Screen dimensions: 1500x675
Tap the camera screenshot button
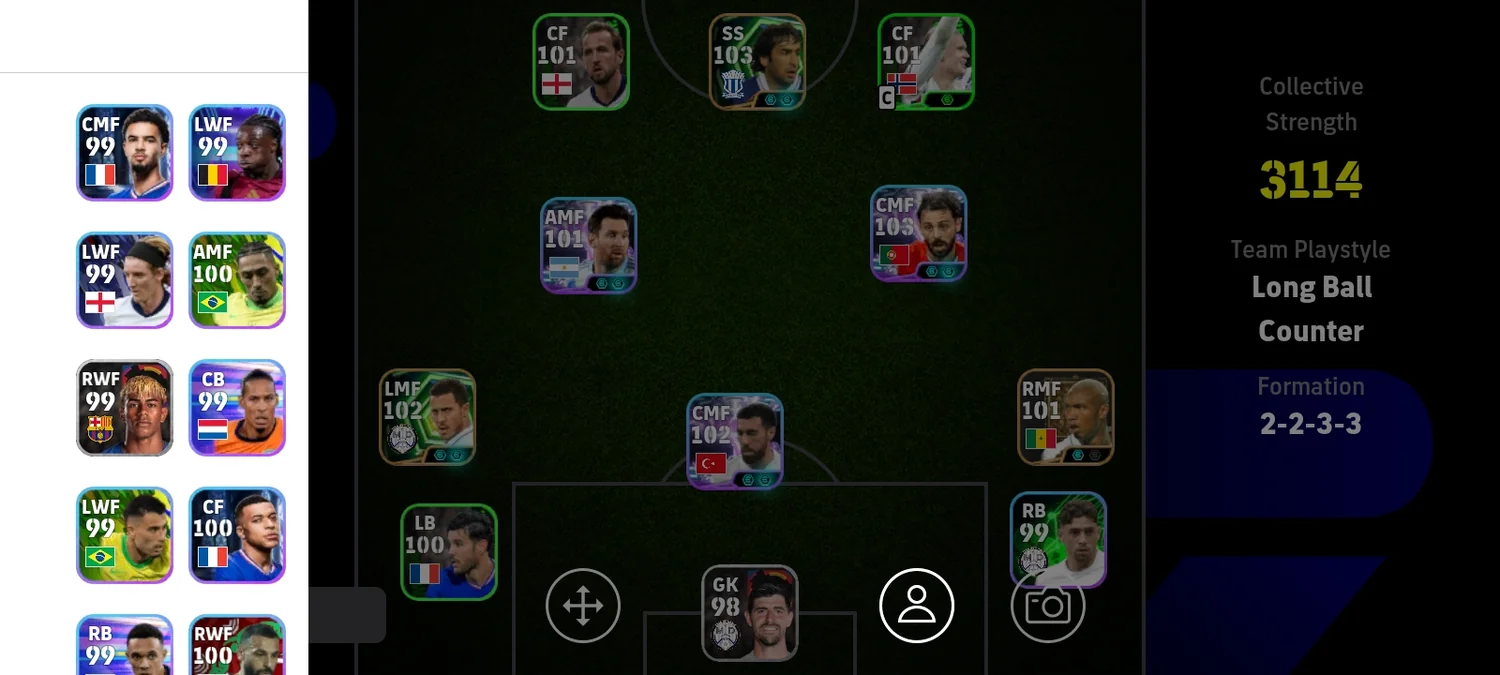[x=1048, y=606]
